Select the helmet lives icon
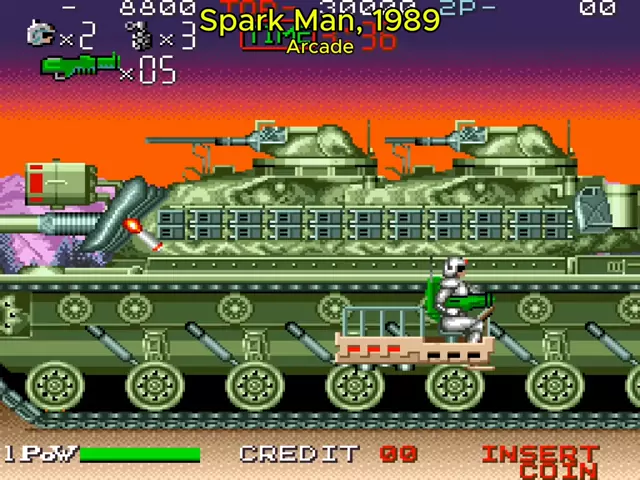640x480 pixels. click(x=41, y=35)
